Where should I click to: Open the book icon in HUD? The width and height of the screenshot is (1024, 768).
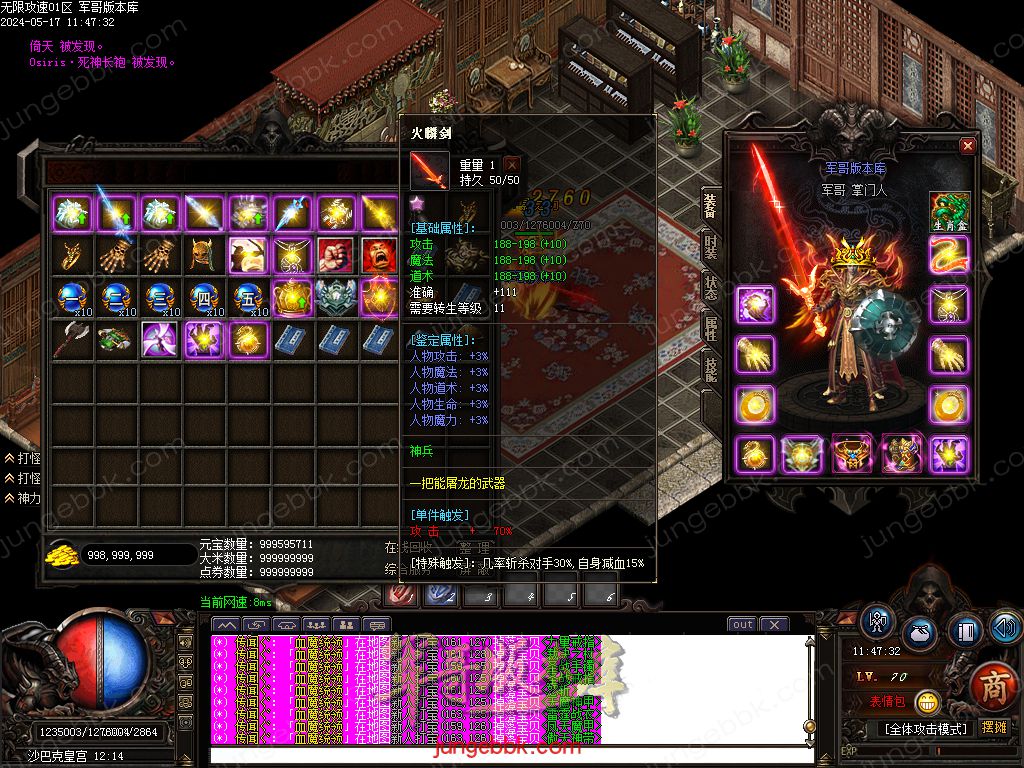pos(965,631)
